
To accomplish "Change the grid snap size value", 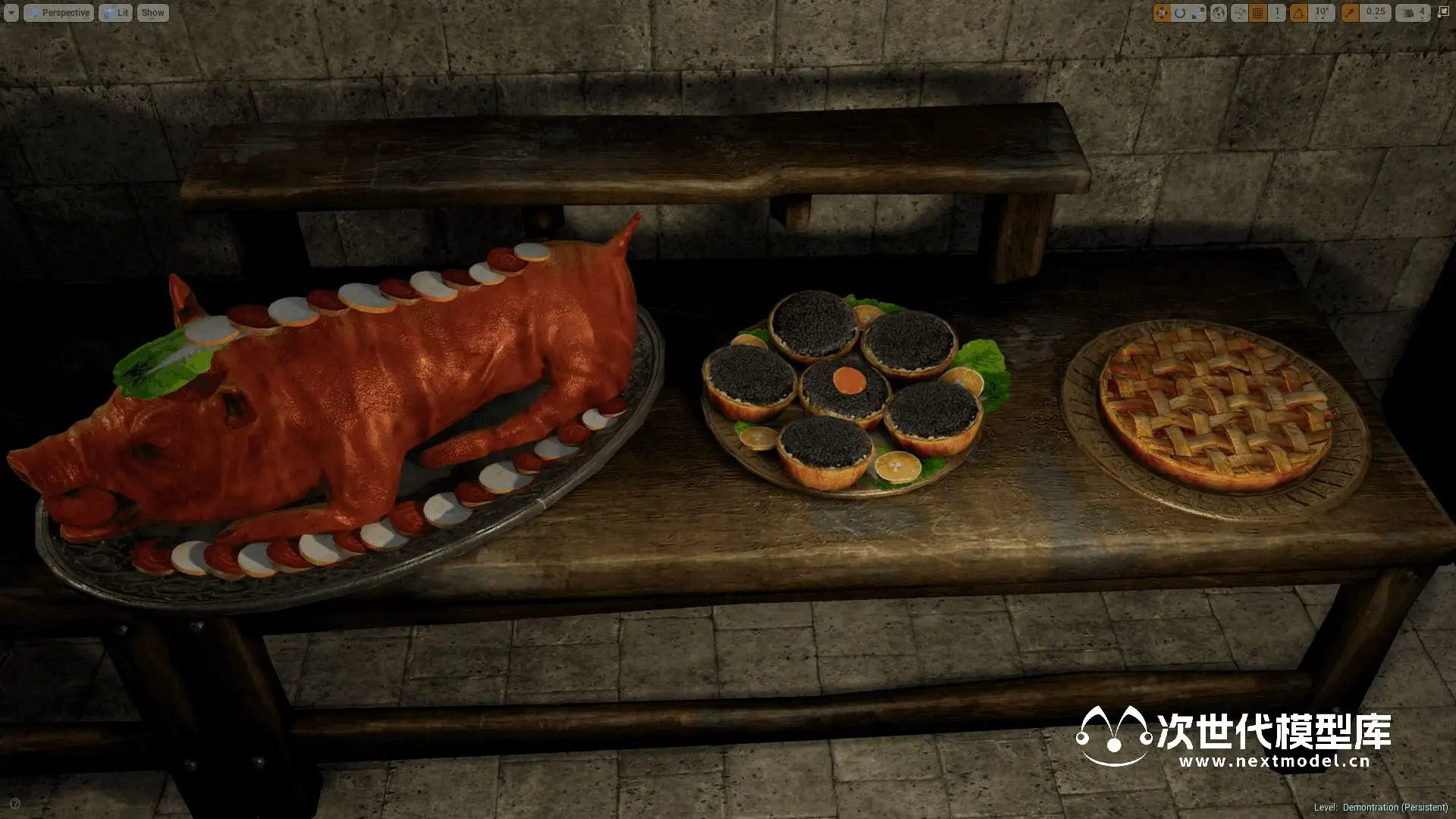I will pyautogui.click(x=1277, y=13).
